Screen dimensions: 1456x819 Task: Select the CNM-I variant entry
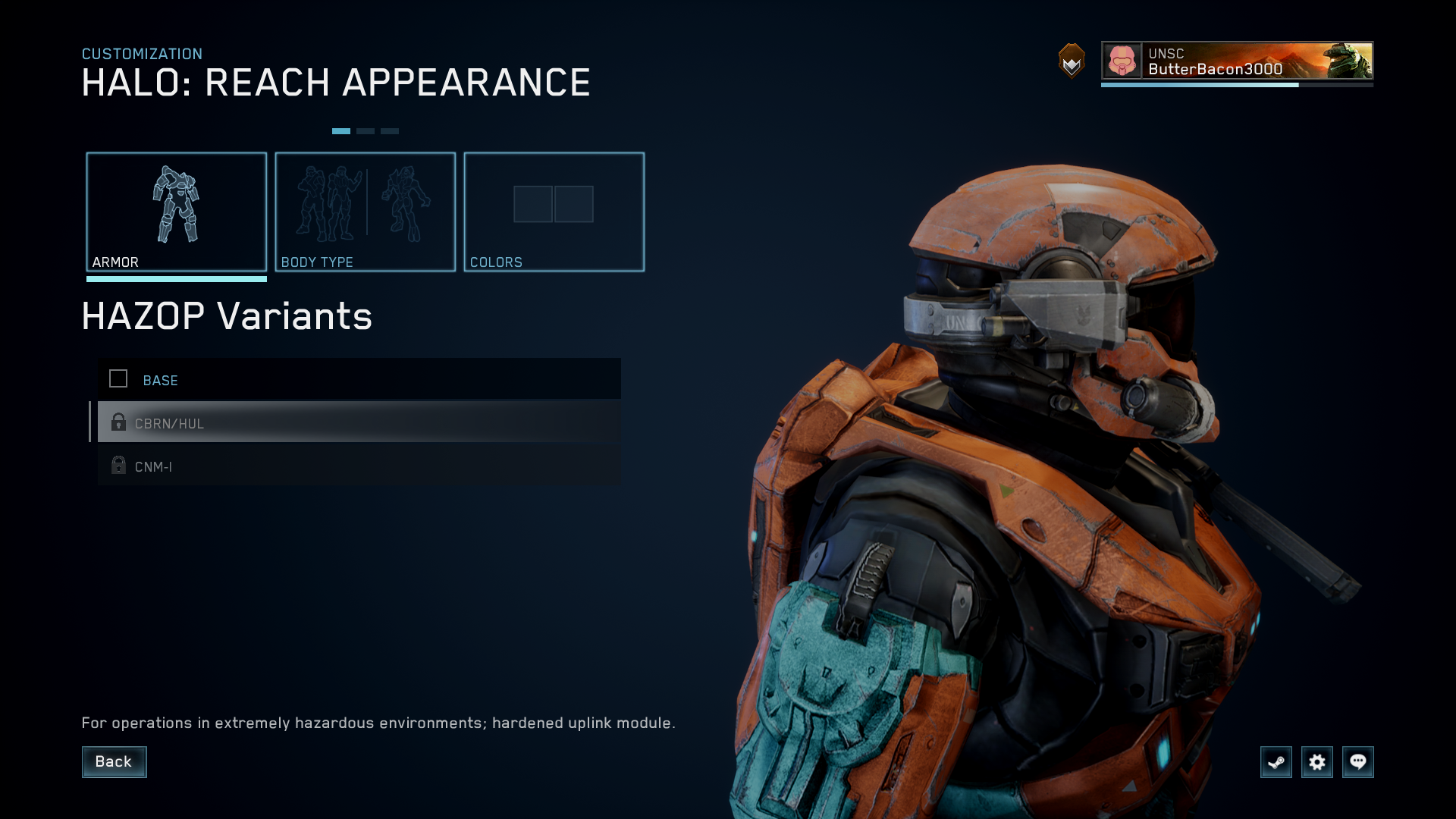click(x=303, y=466)
